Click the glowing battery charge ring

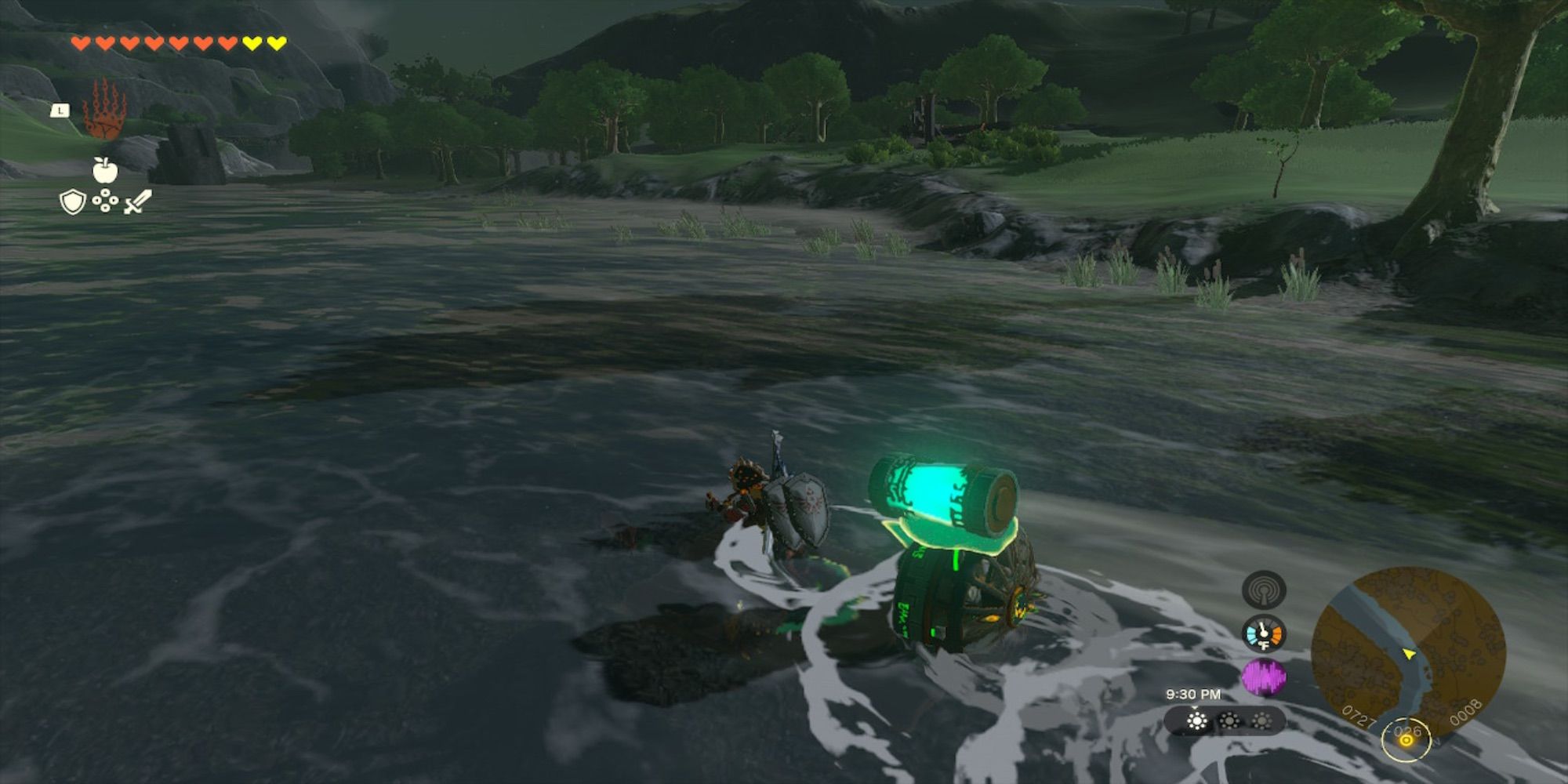[x=1406, y=740]
